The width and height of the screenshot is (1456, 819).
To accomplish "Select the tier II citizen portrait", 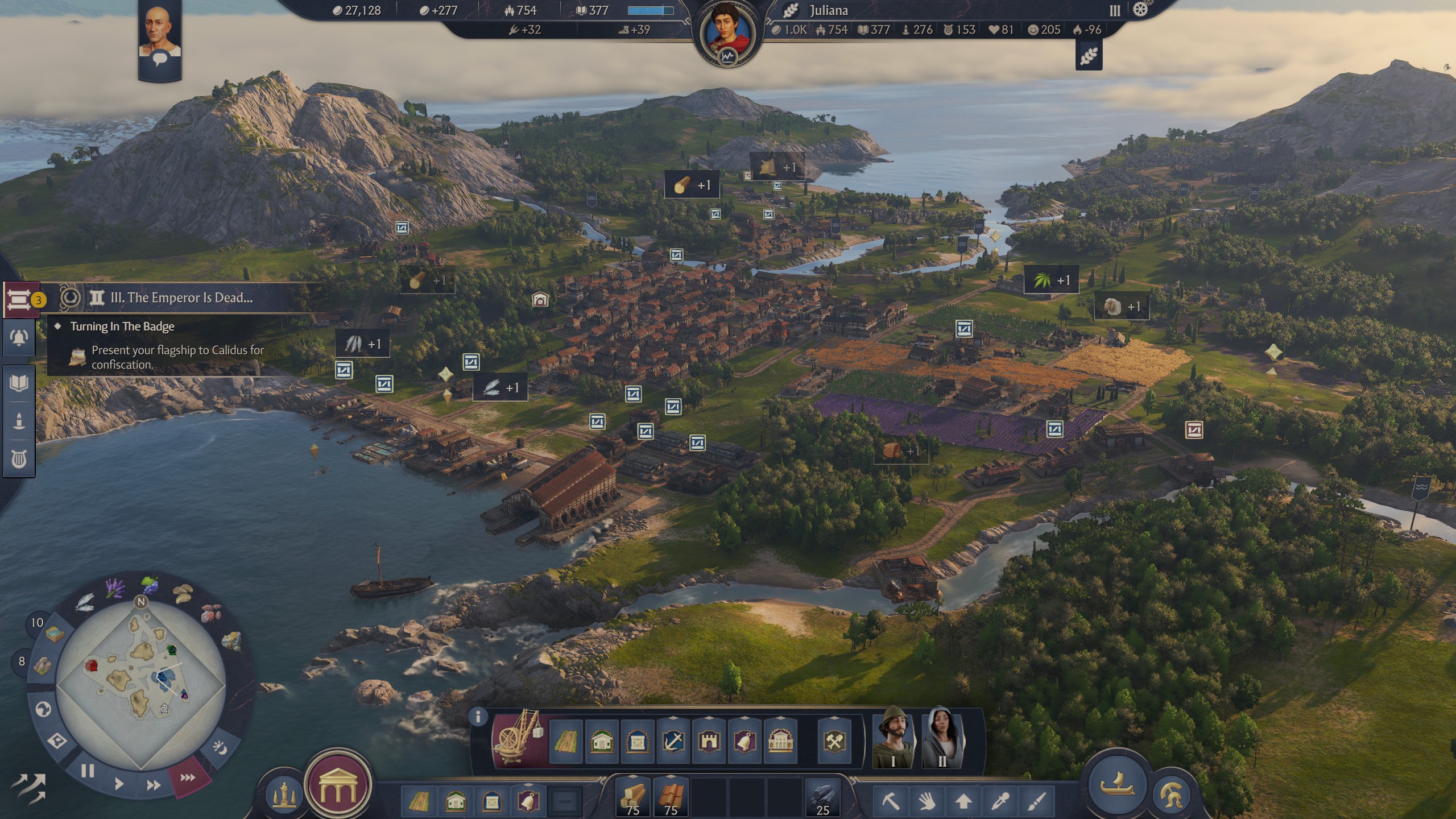I will (942, 738).
